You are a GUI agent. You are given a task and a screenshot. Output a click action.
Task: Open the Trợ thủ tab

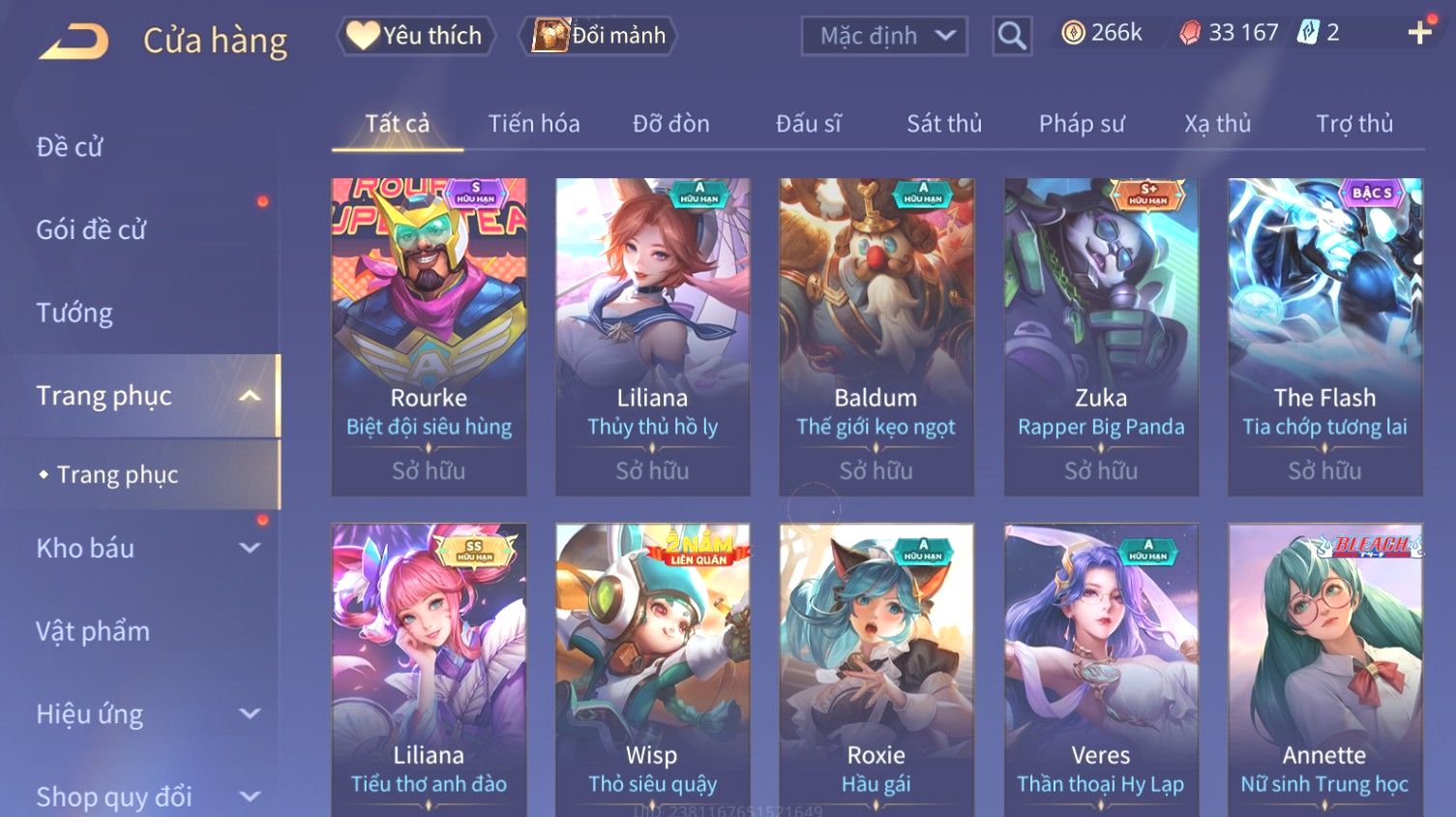(x=1354, y=124)
